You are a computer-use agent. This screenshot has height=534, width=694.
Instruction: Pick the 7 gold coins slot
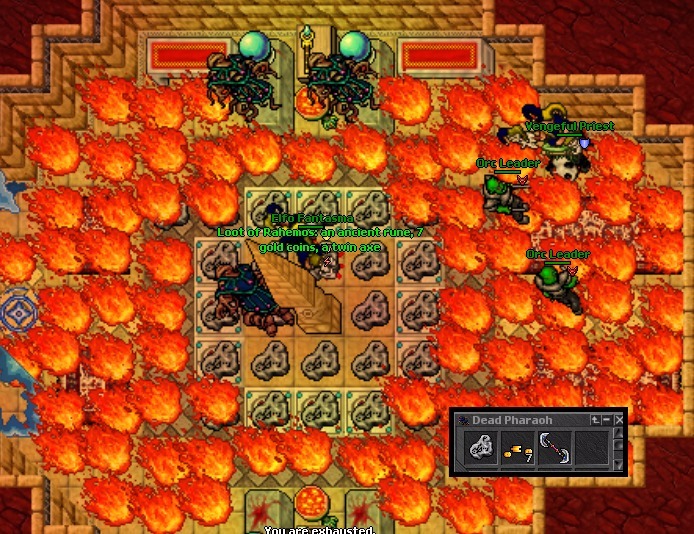click(516, 451)
